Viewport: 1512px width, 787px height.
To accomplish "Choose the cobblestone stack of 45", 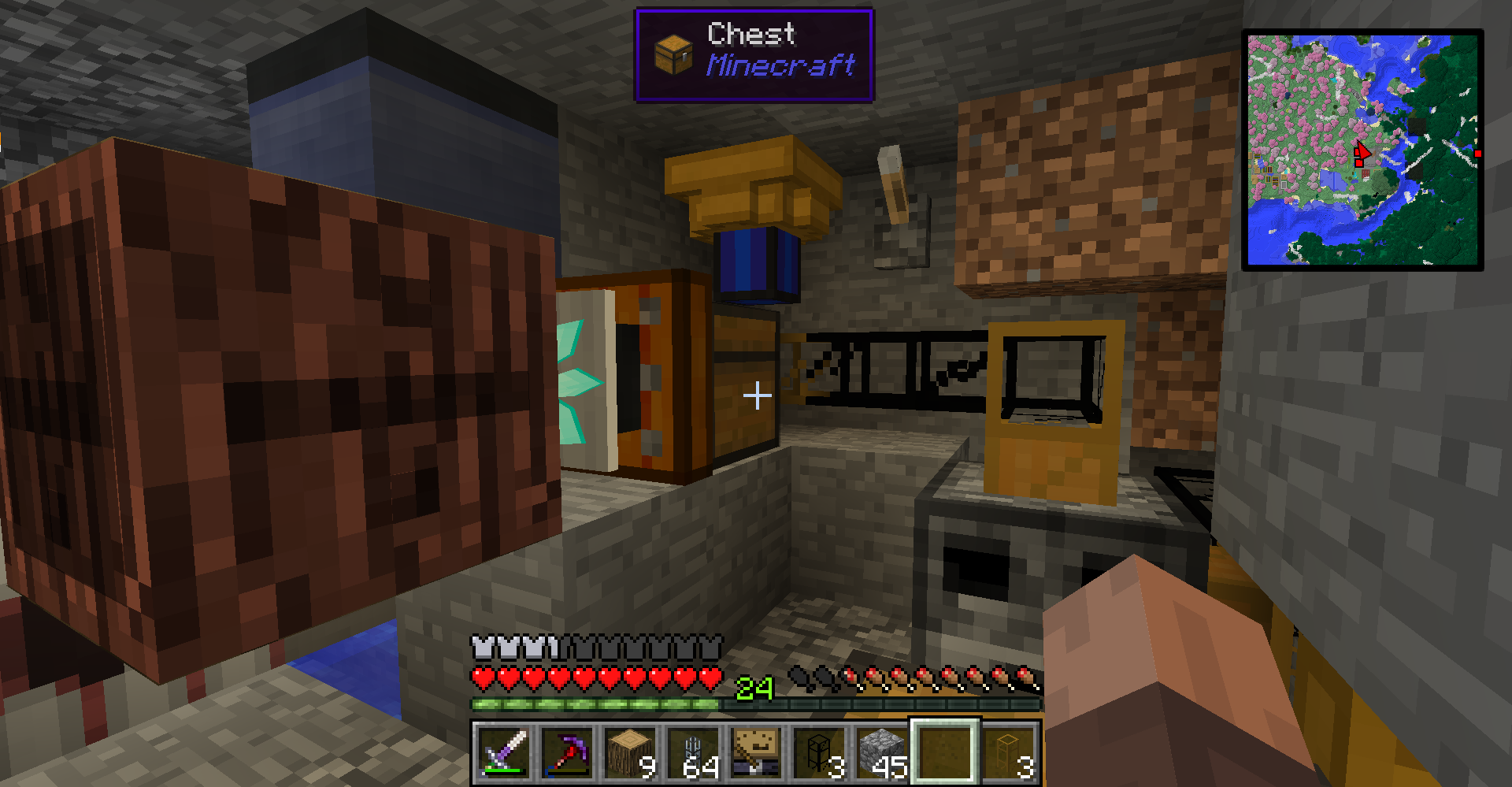I will pos(882,752).
